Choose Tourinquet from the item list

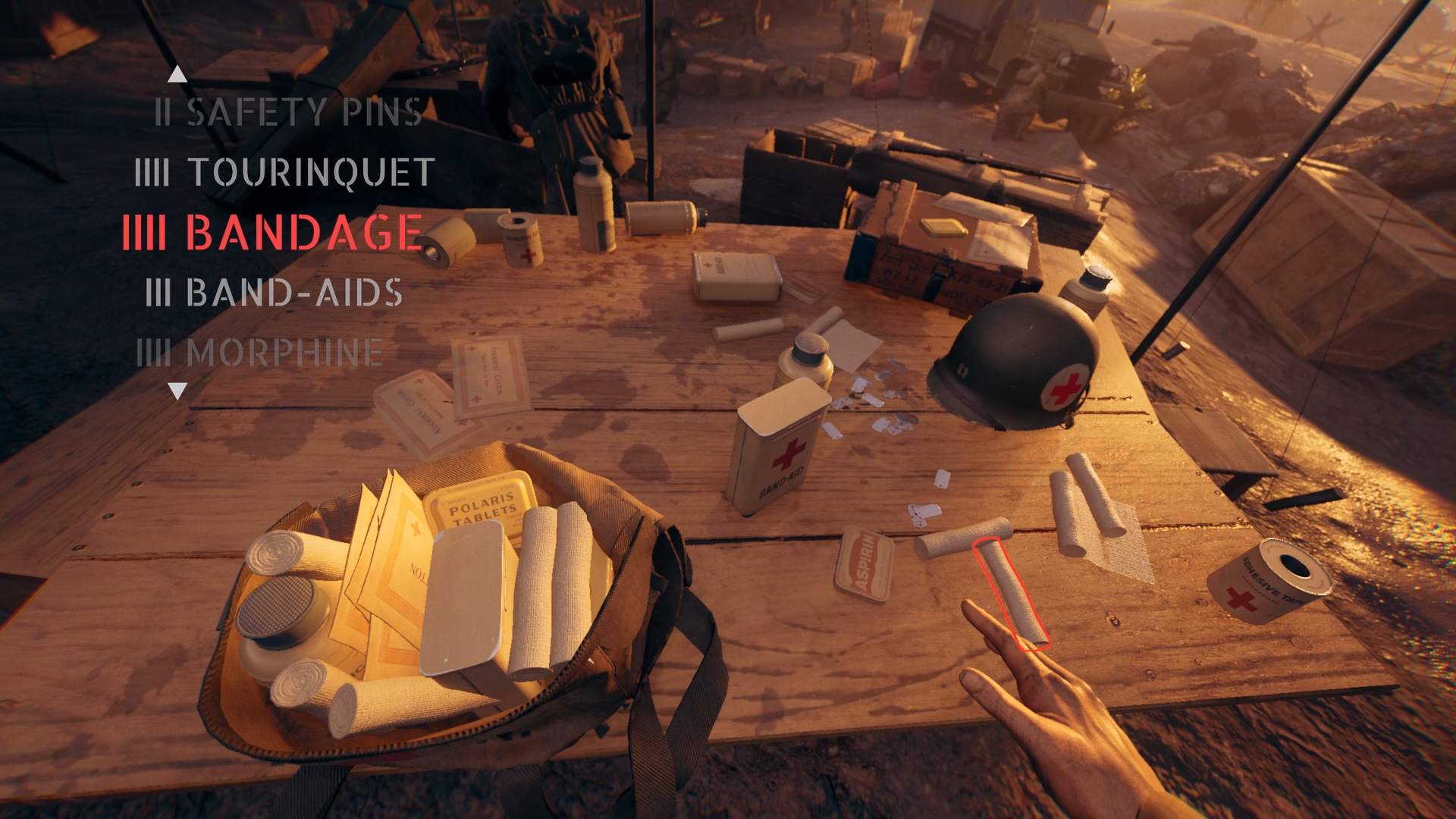284,172
